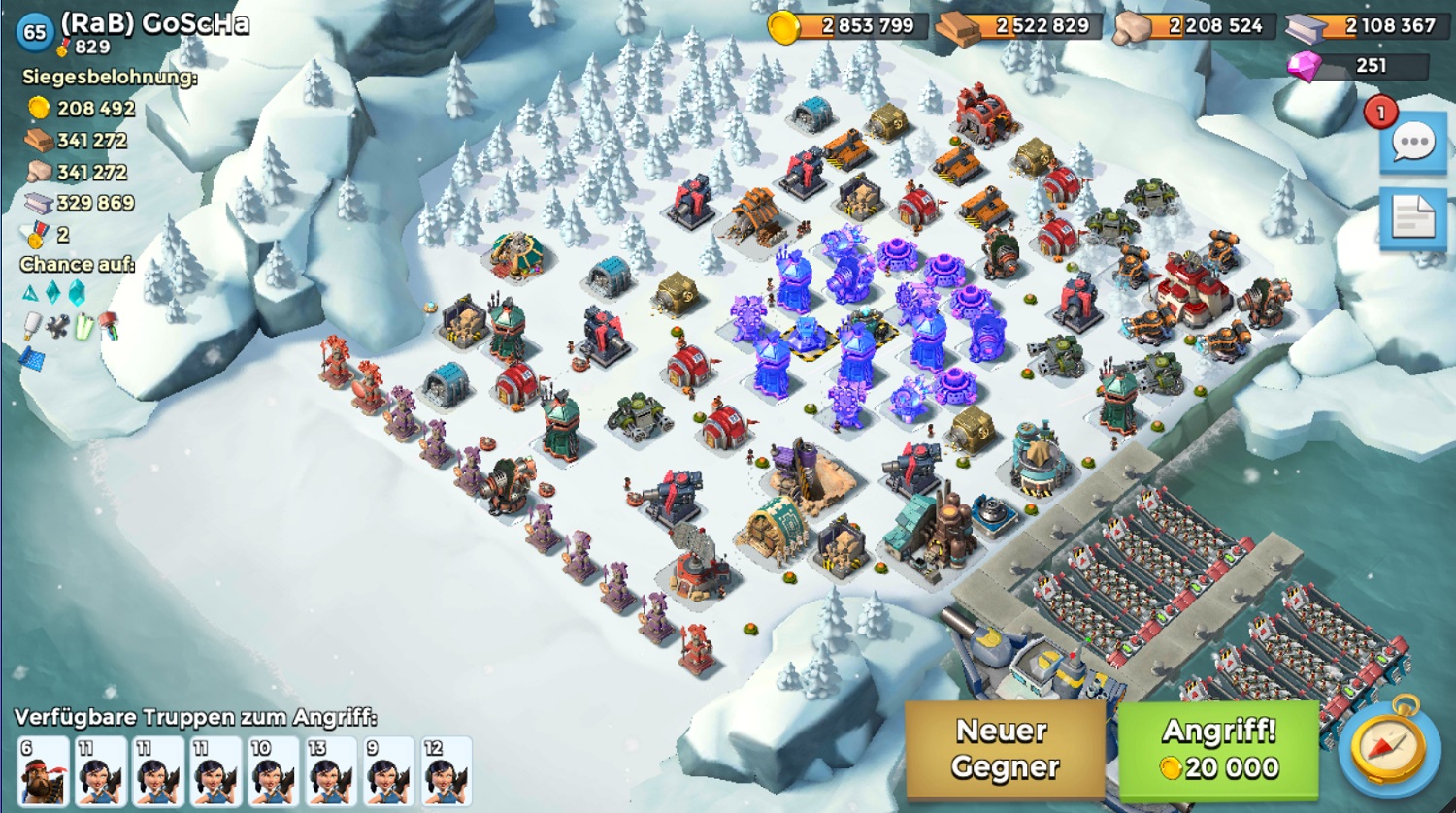Open the chat speech bubble
Viewport: 1456px width, 813px height.
[1412, 144]
